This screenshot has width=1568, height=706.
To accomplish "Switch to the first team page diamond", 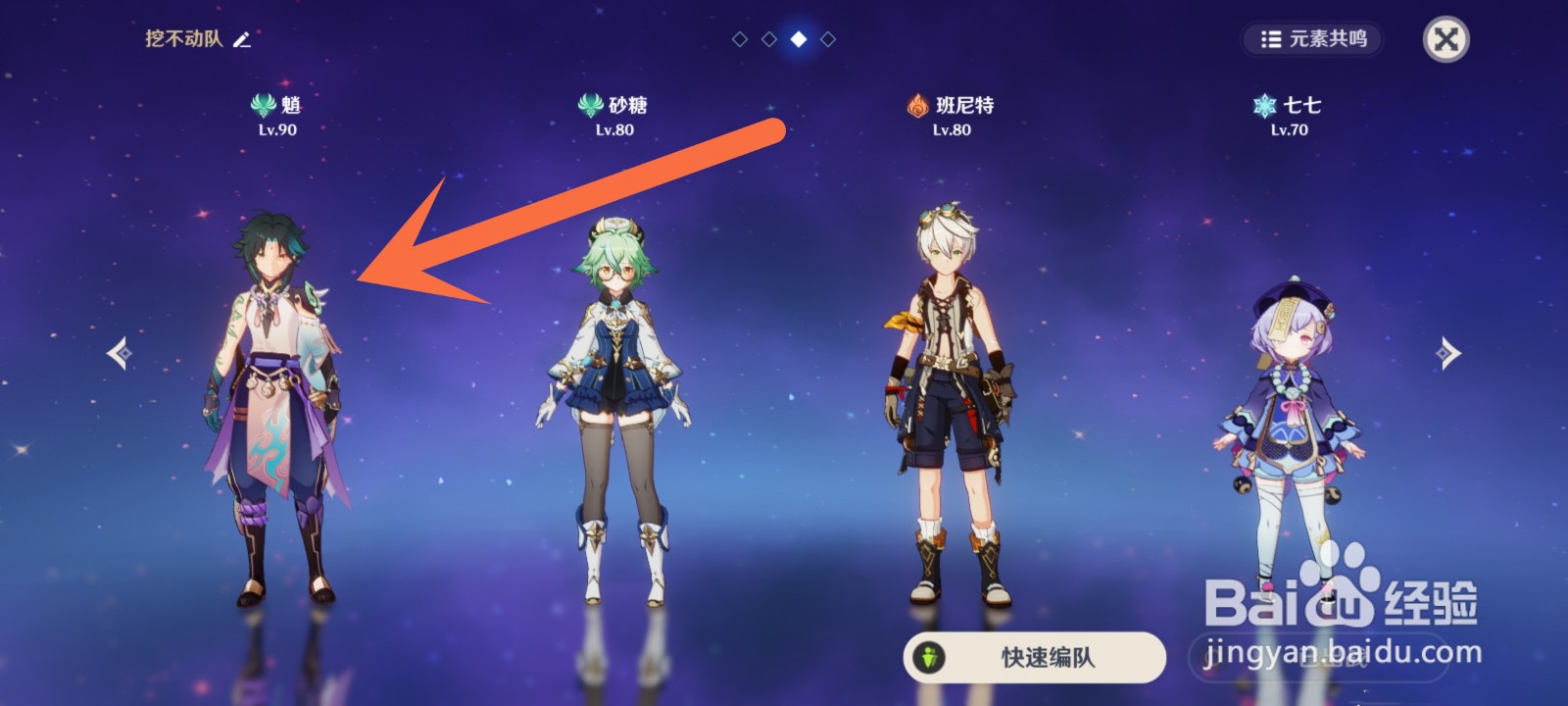I will [738, 40].
